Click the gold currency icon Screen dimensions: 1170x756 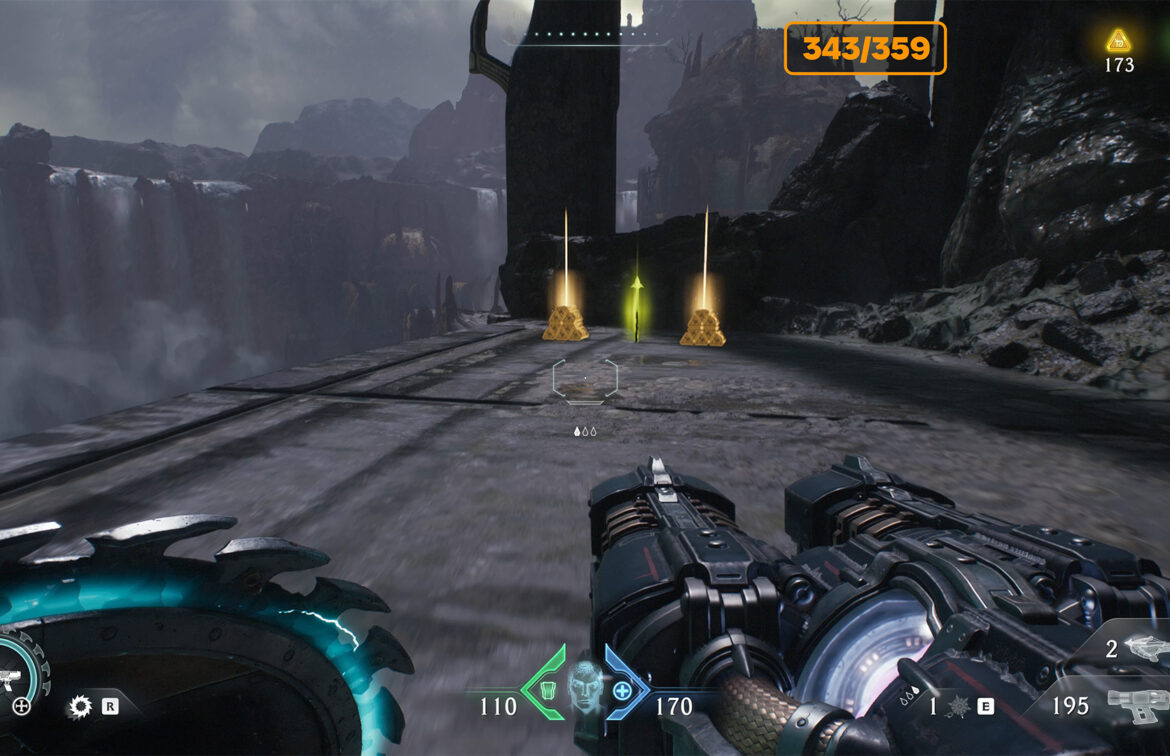(1118, 41)
